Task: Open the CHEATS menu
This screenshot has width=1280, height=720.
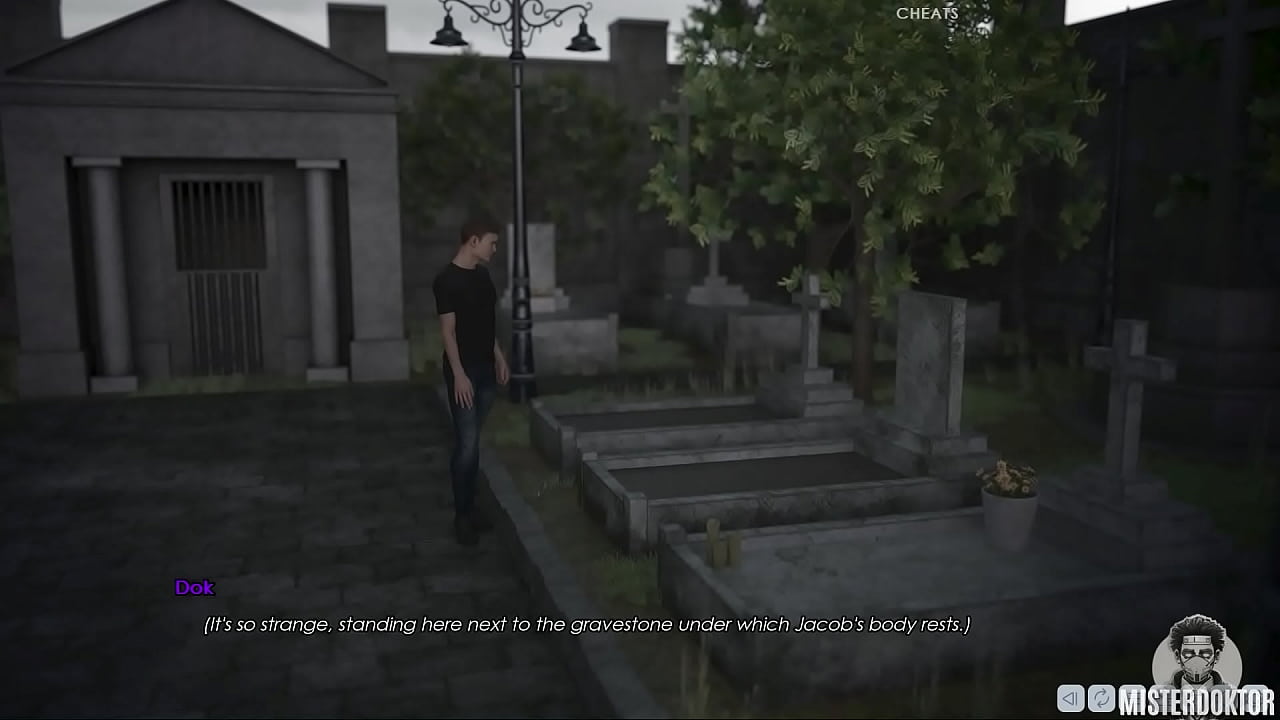Action: coord(927,14)
